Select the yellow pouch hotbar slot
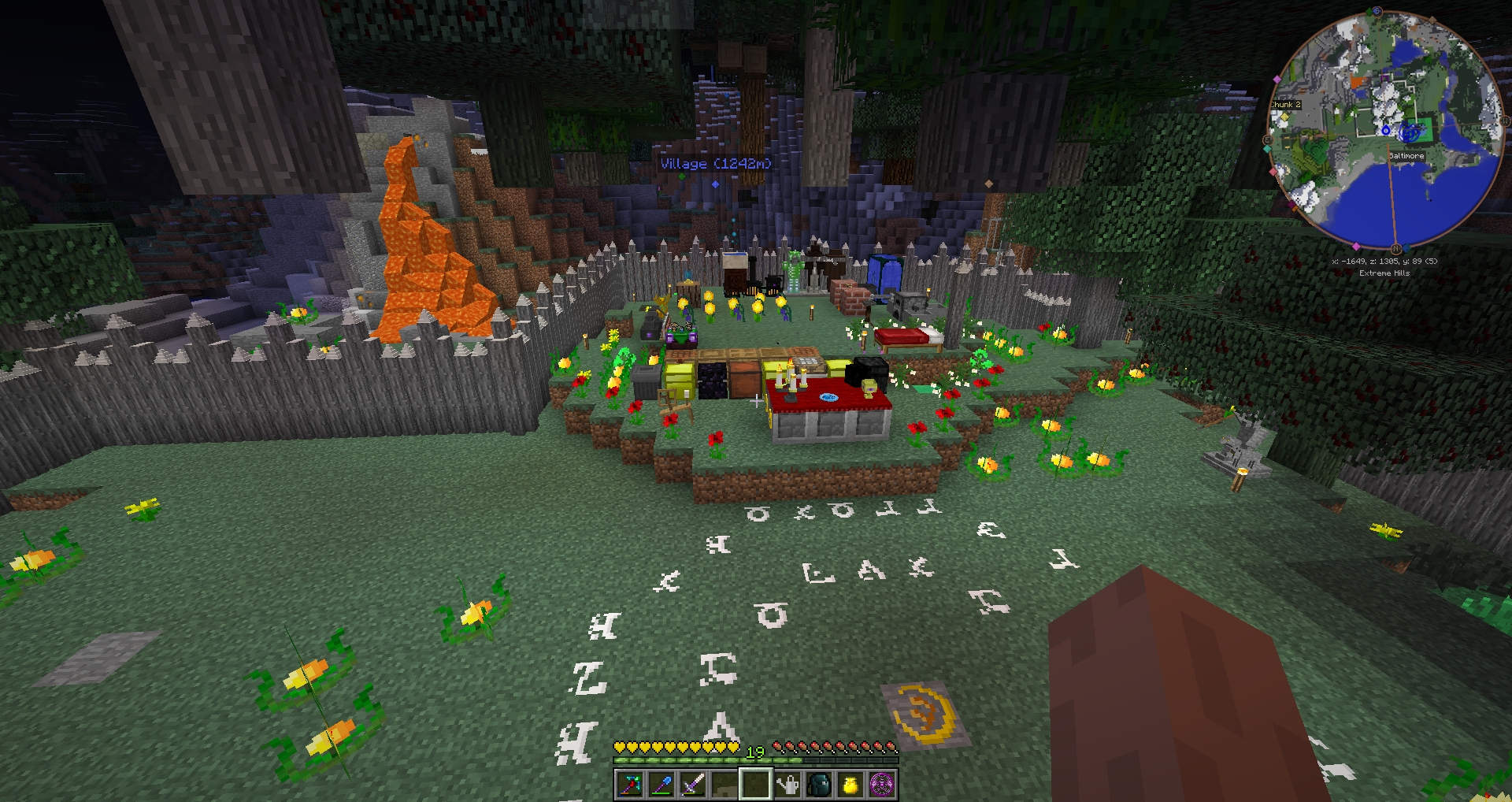The width and height of the screenshot is (1512, 802). [850, 785]
